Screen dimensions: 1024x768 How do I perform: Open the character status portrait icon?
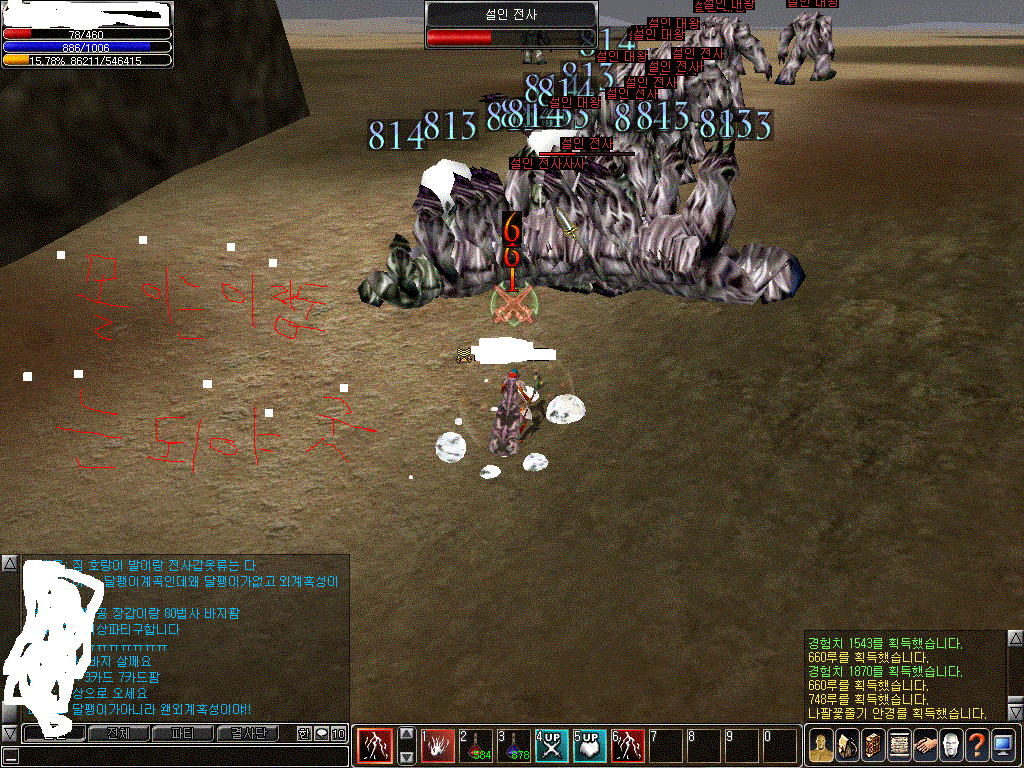(x=820, y=745)
